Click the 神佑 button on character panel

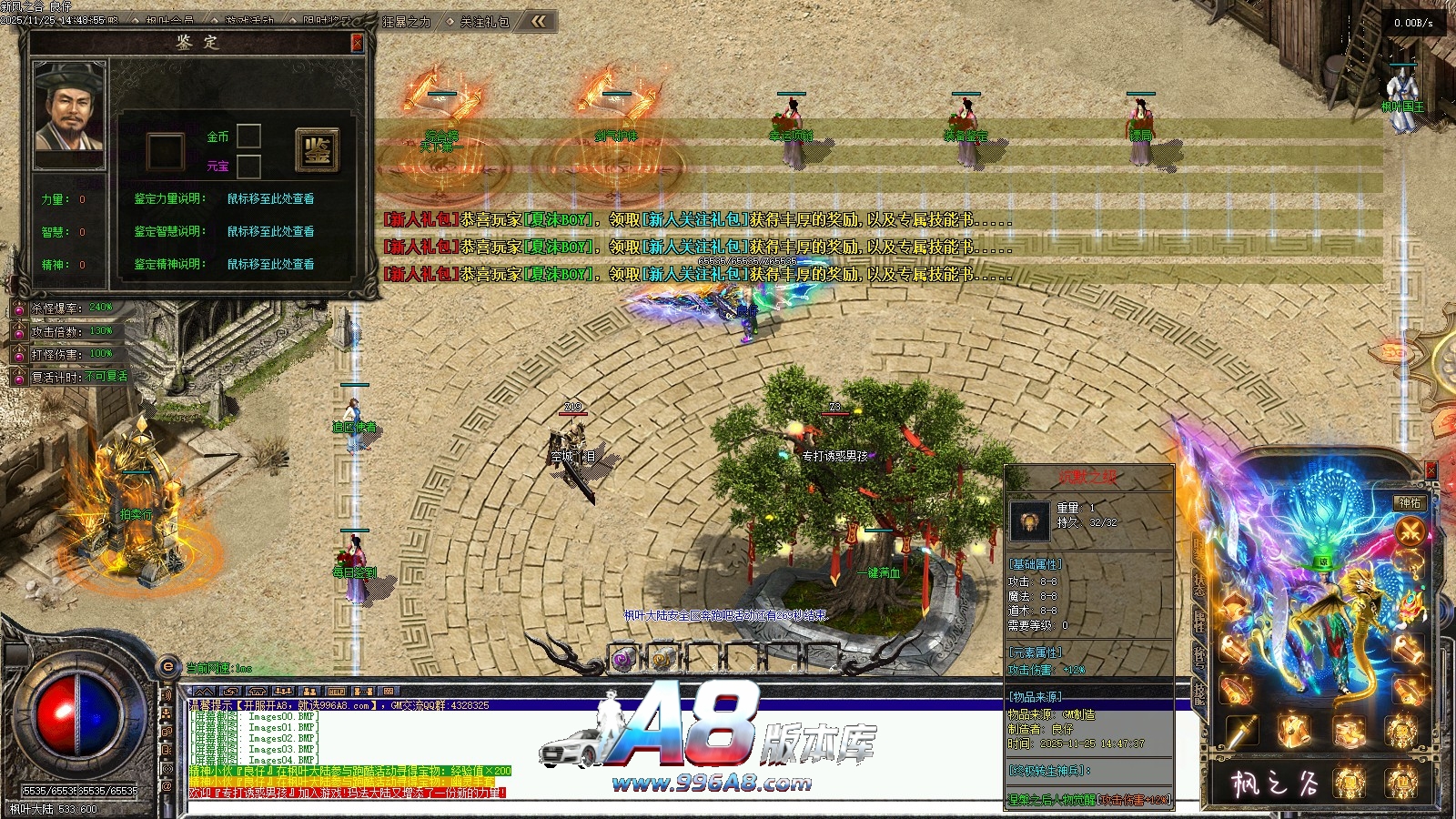pos(1409,502)
